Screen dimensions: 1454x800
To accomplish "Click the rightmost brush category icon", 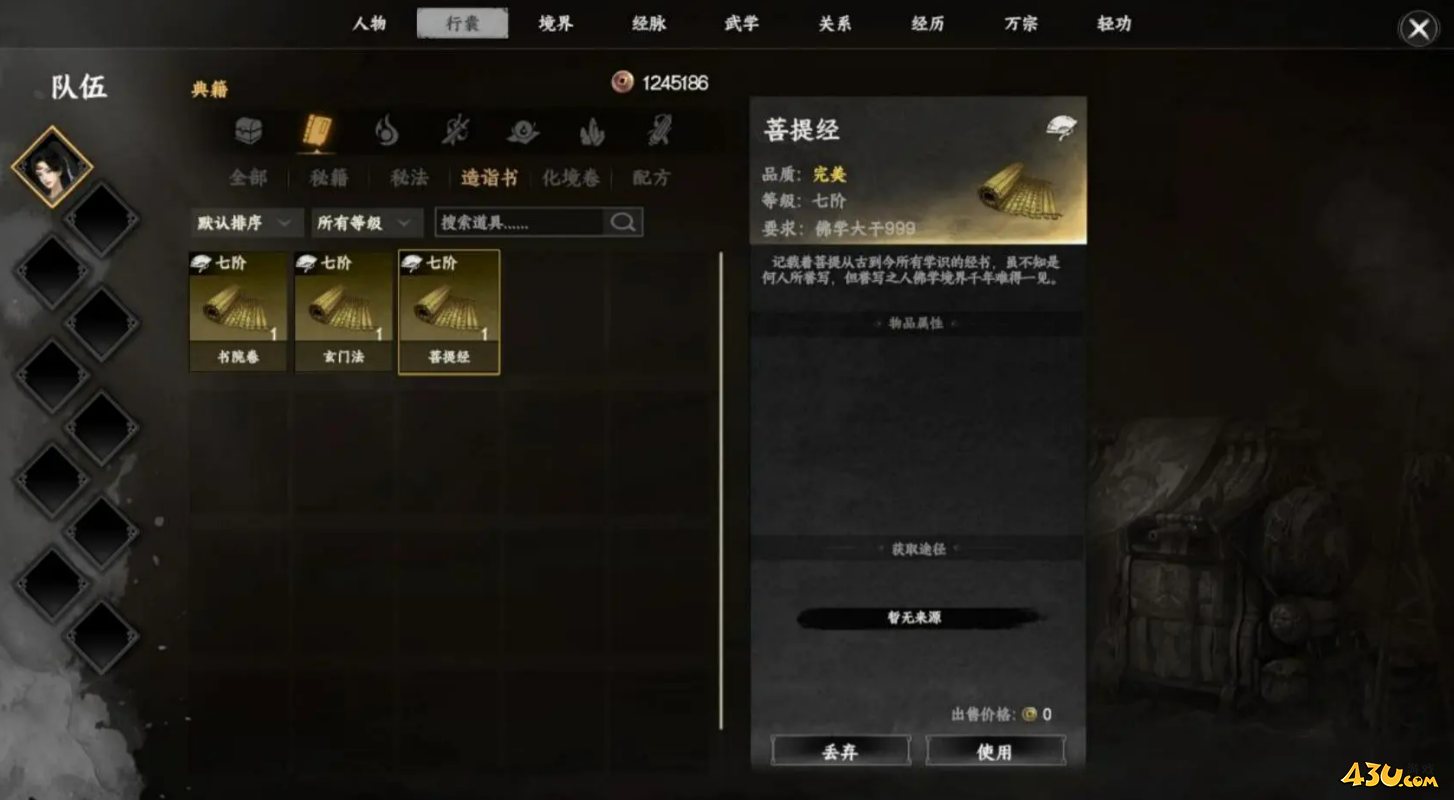I will pyautogui.click(x=659, y=130).
